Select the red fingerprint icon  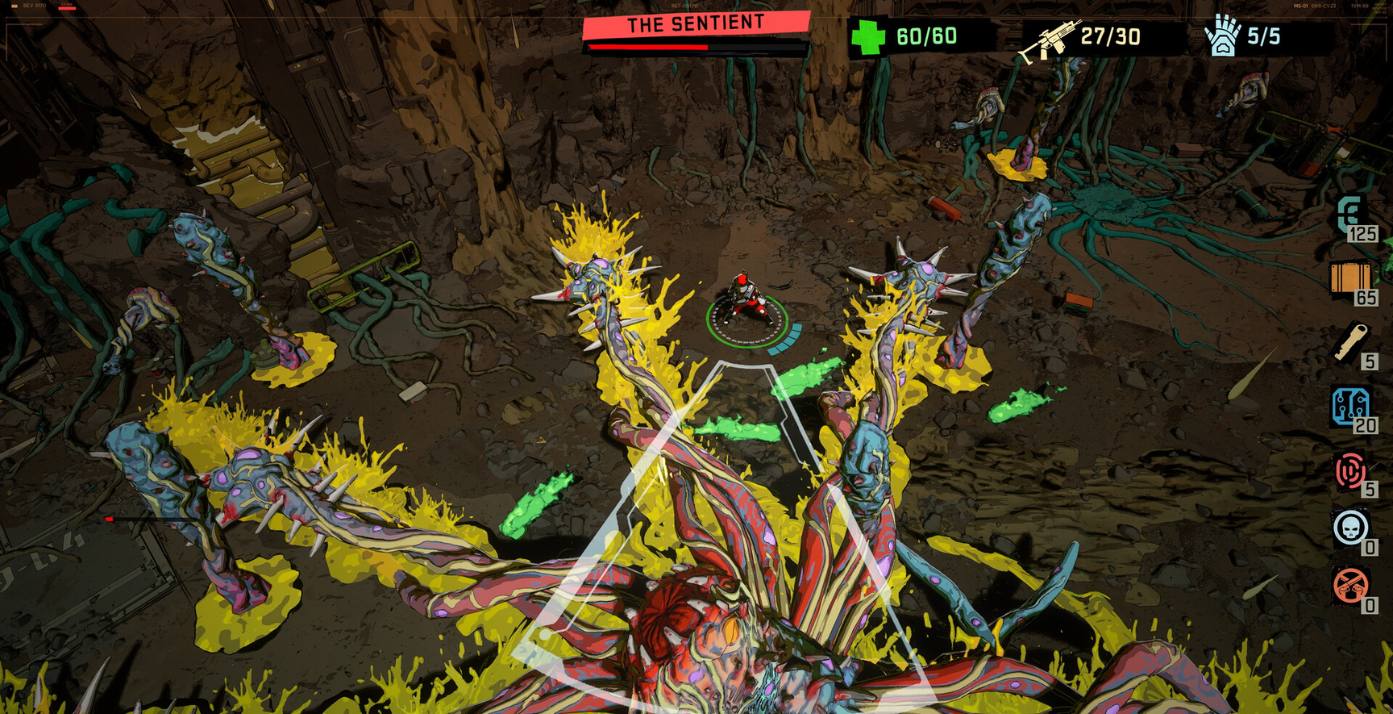pyautogui.click(x=1350, y=469)
